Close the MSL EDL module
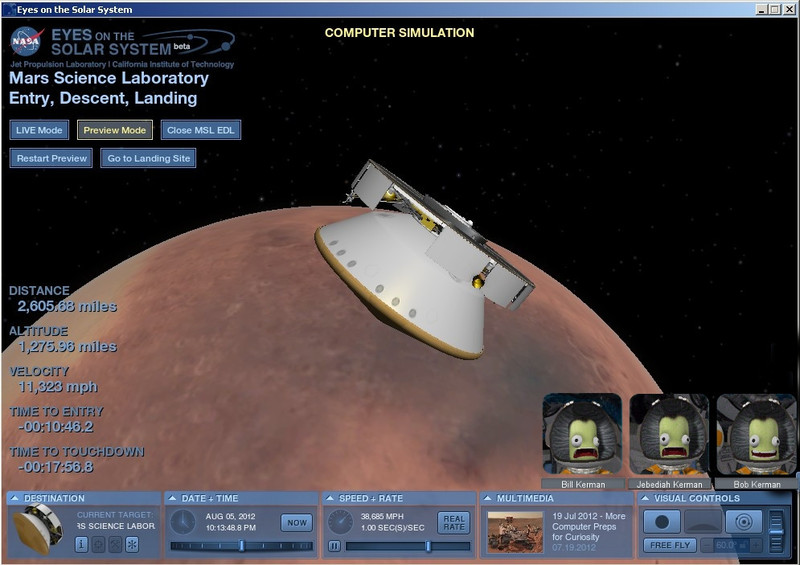Screen dimensions: 800x565 200,130
